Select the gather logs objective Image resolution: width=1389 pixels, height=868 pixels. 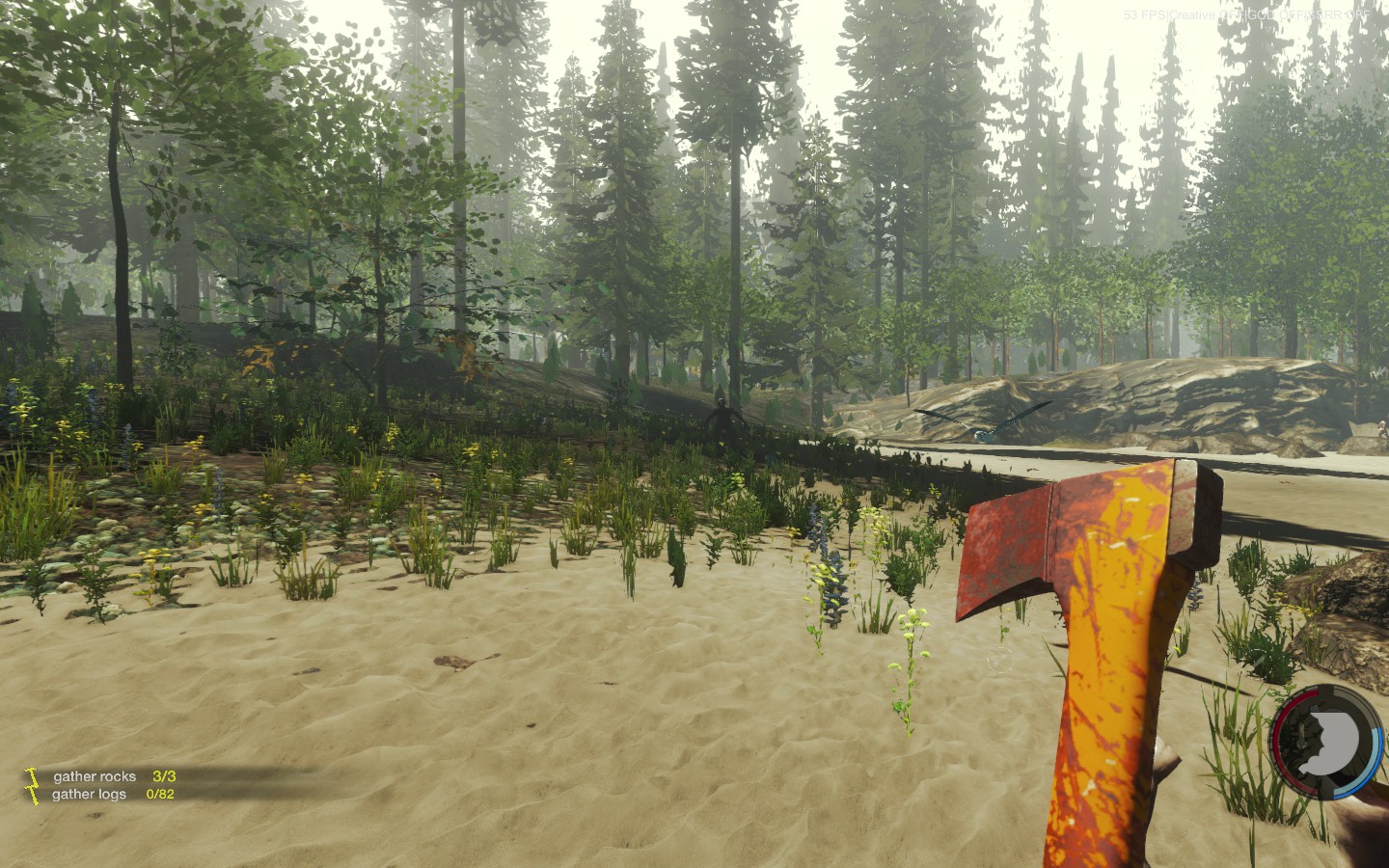[89, 795]
